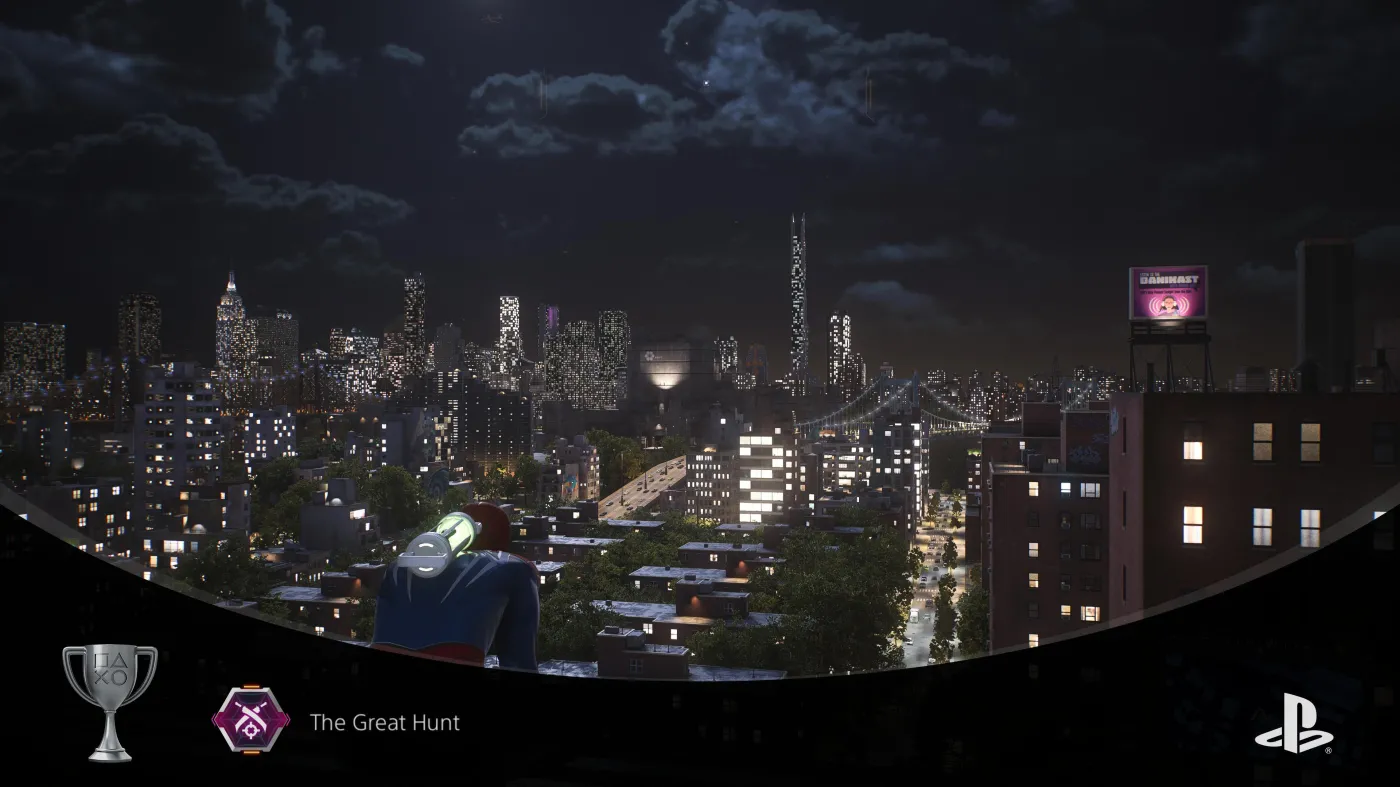
Task: Expand the trophy notification banner
Action: click(x=300, y=720)
